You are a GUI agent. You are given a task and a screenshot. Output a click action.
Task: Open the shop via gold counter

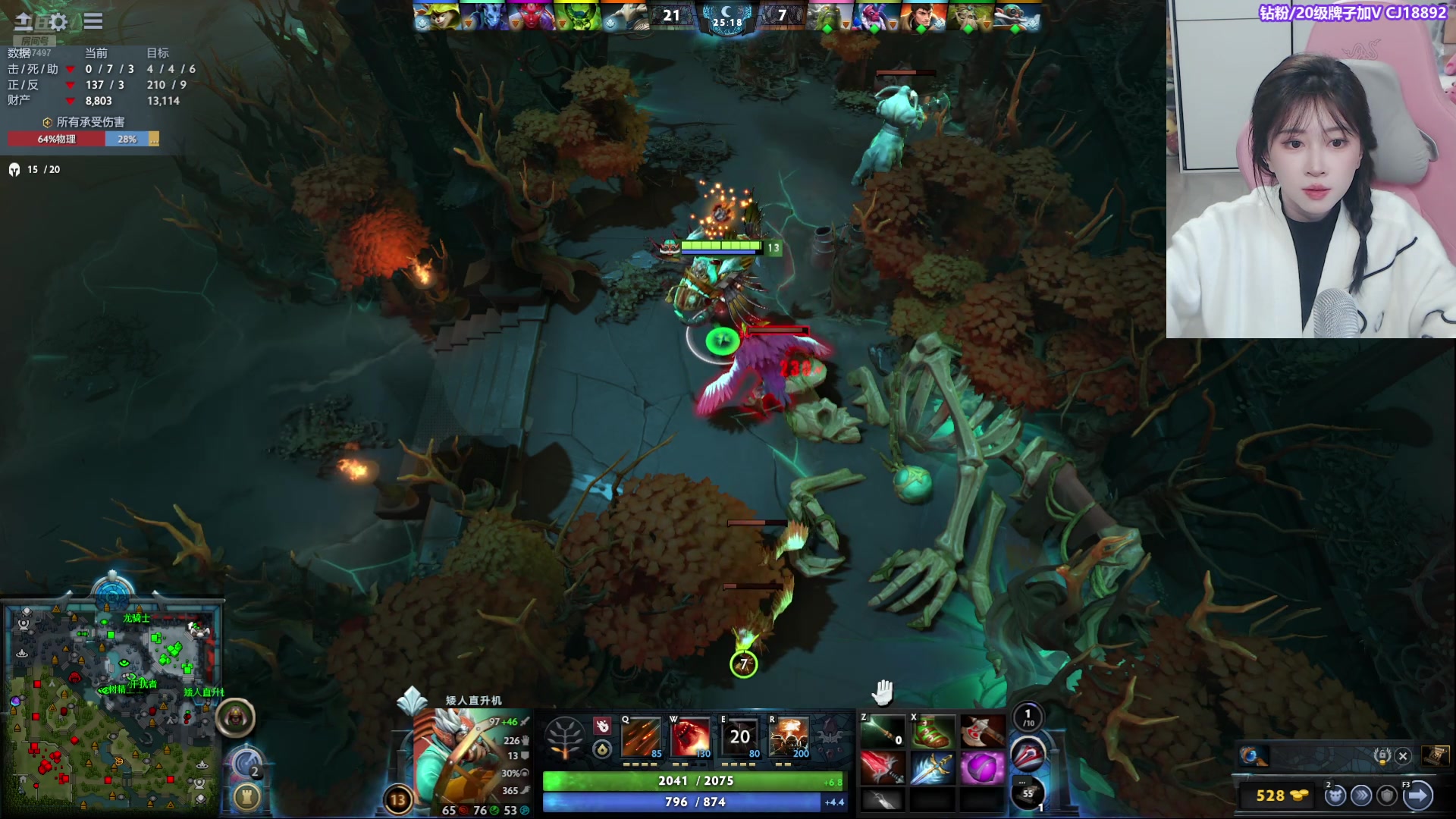[x=1282, y=795]
